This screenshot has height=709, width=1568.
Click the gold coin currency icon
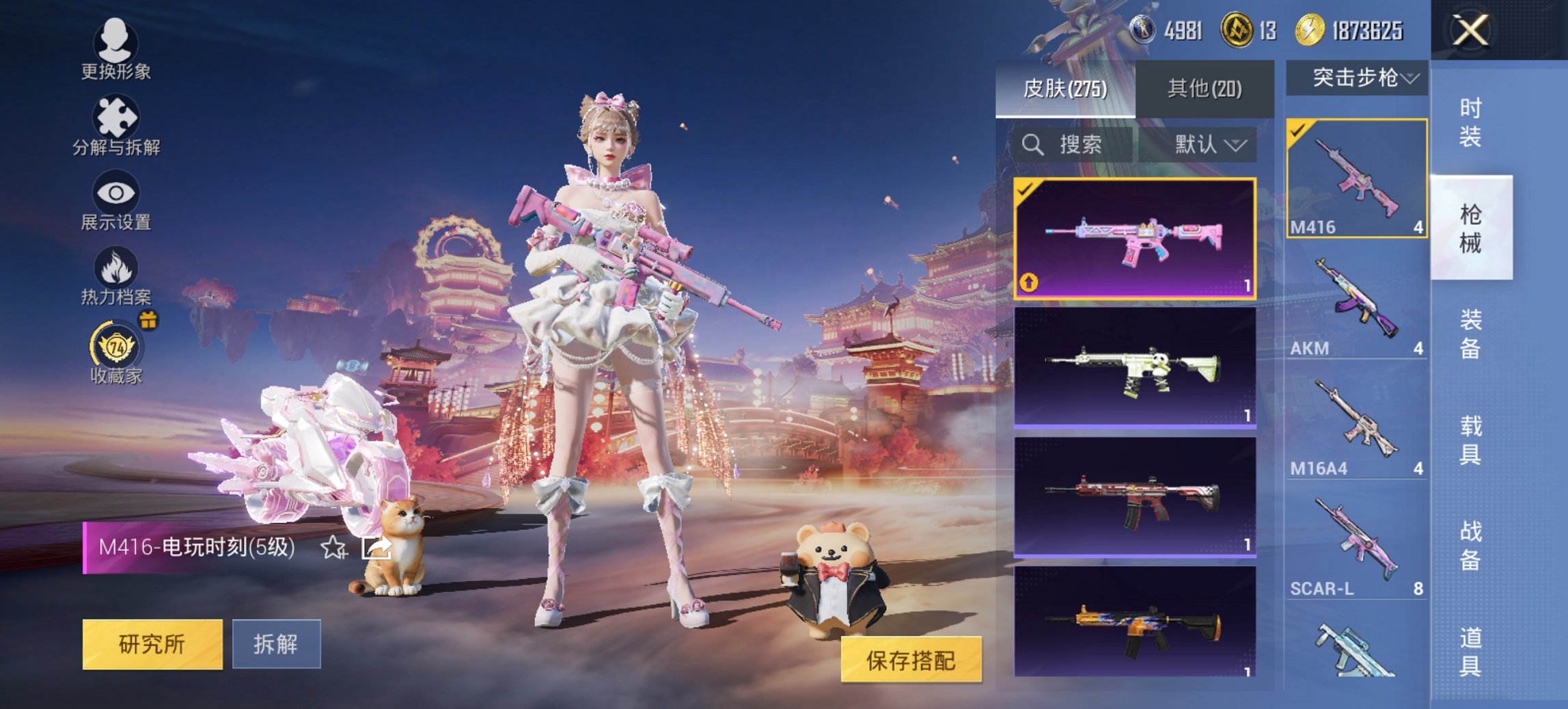[x=1310, y=30]
